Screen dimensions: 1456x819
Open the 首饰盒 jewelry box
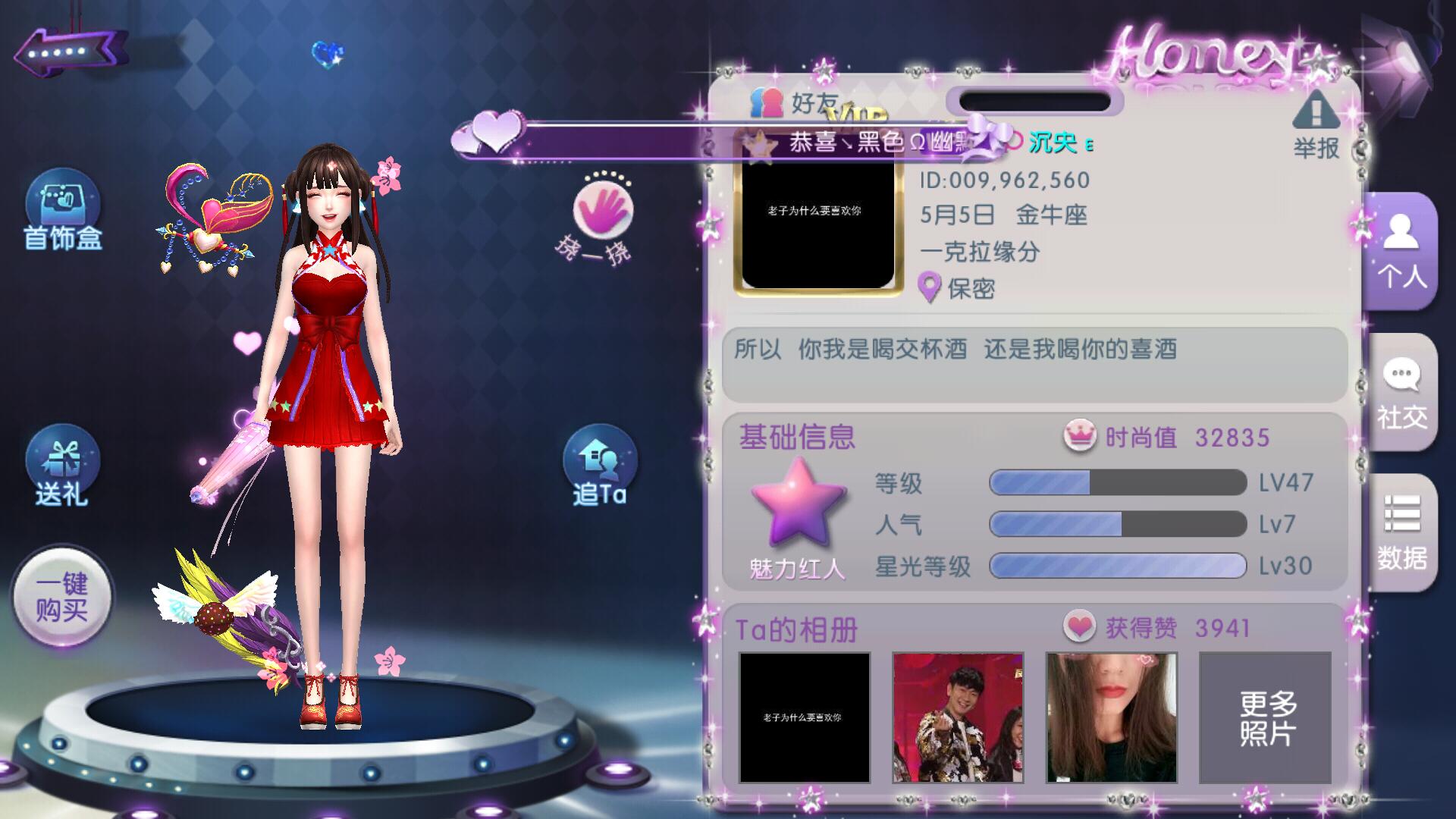click(62, 211)
